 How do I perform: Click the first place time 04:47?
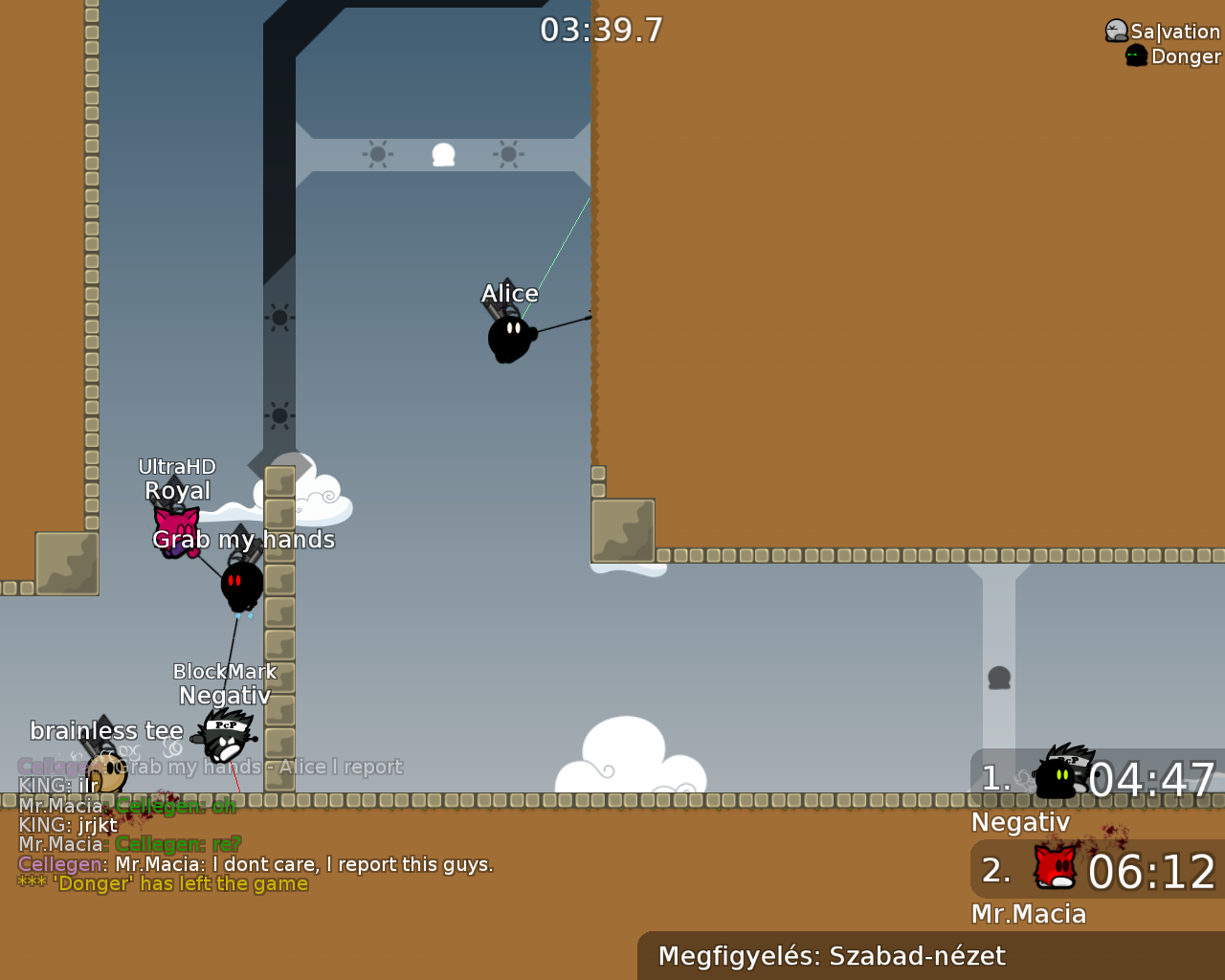click(x=1151, y=780)
